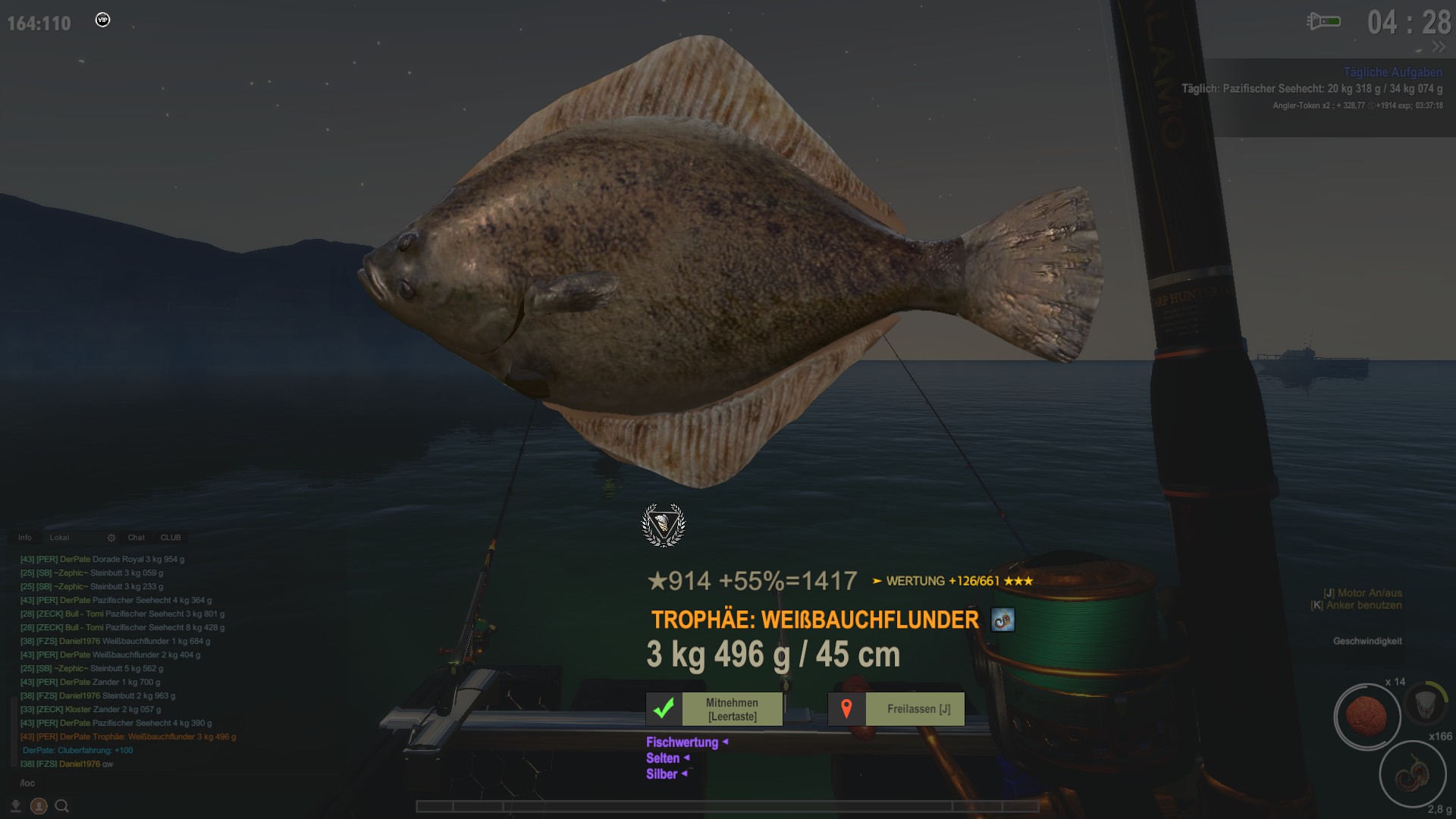
Task: Open the Tägliche Aufgaben daily tasks panel
Action: point(1392,72)
